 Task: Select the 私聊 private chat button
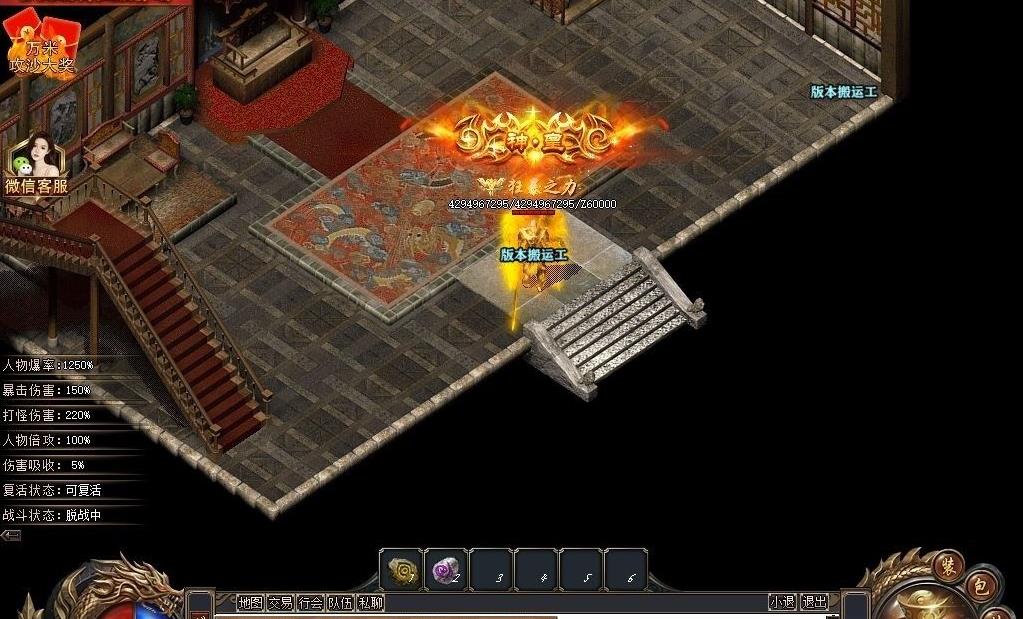click(x=371, y=602)
